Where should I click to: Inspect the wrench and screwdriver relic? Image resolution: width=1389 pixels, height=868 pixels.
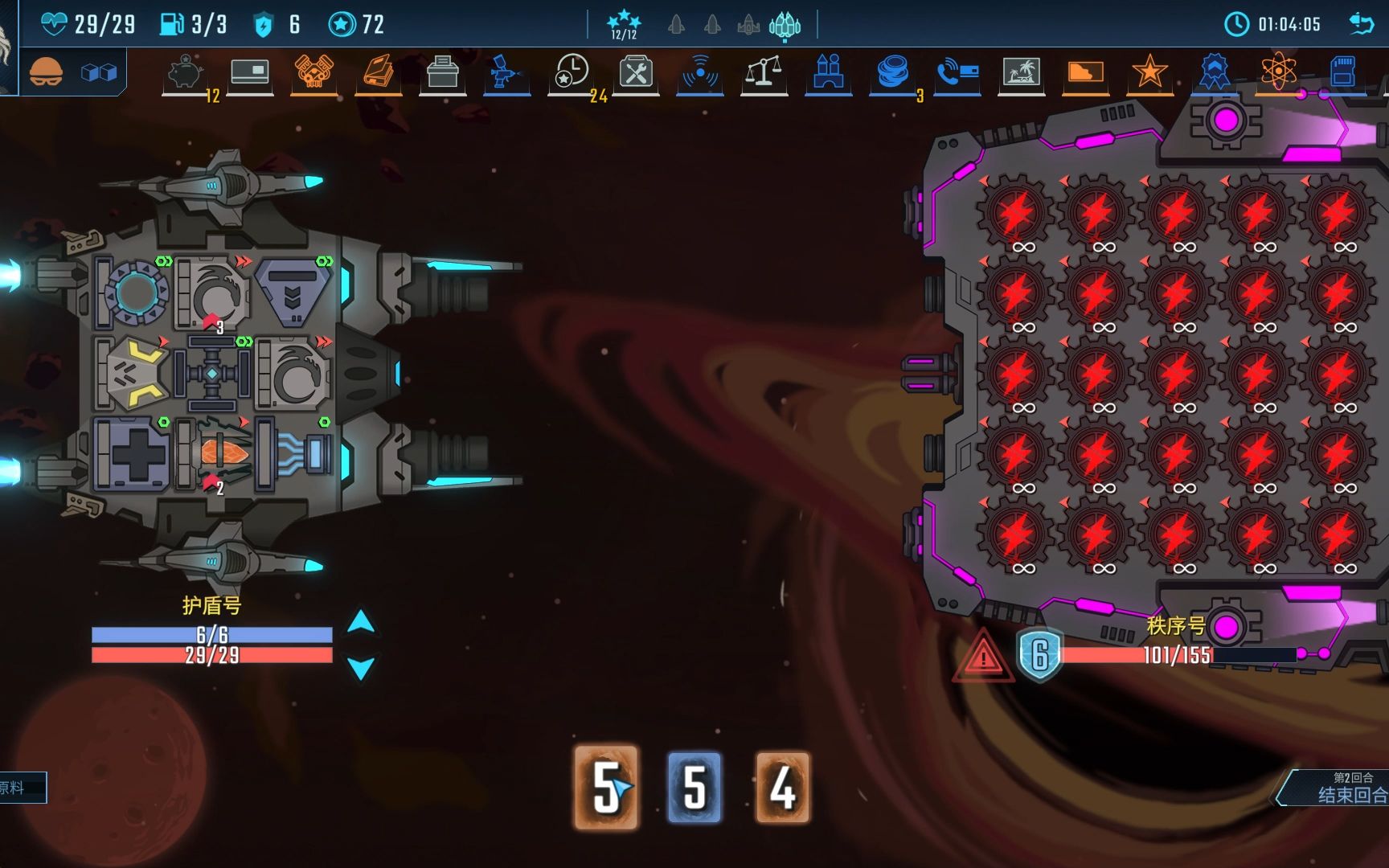(x=636, y=73)
